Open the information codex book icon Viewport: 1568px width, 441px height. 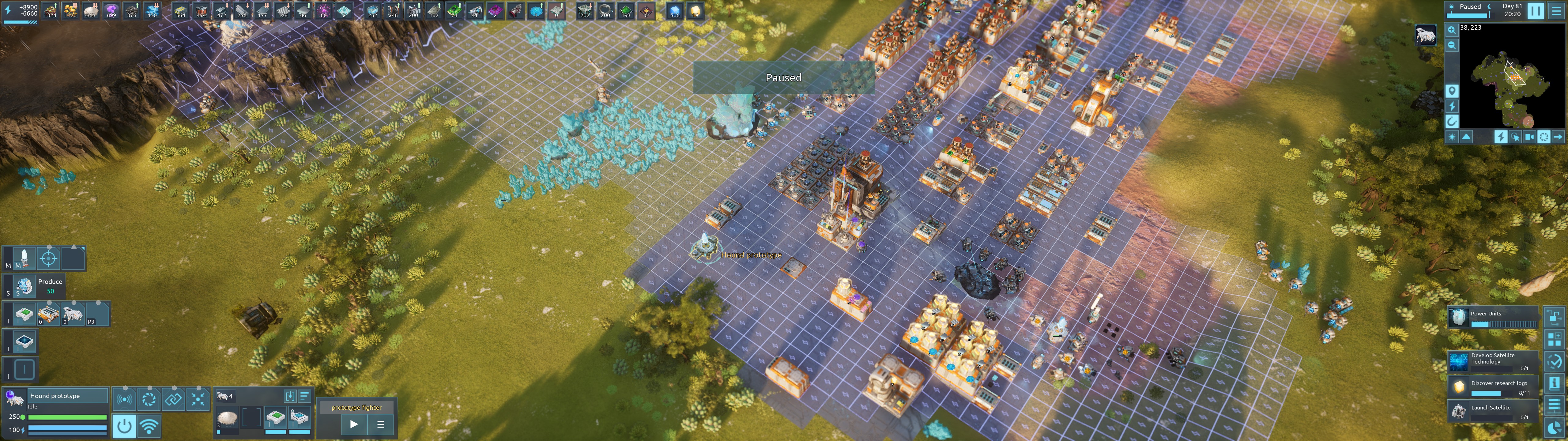click(x=1554, y=383)
